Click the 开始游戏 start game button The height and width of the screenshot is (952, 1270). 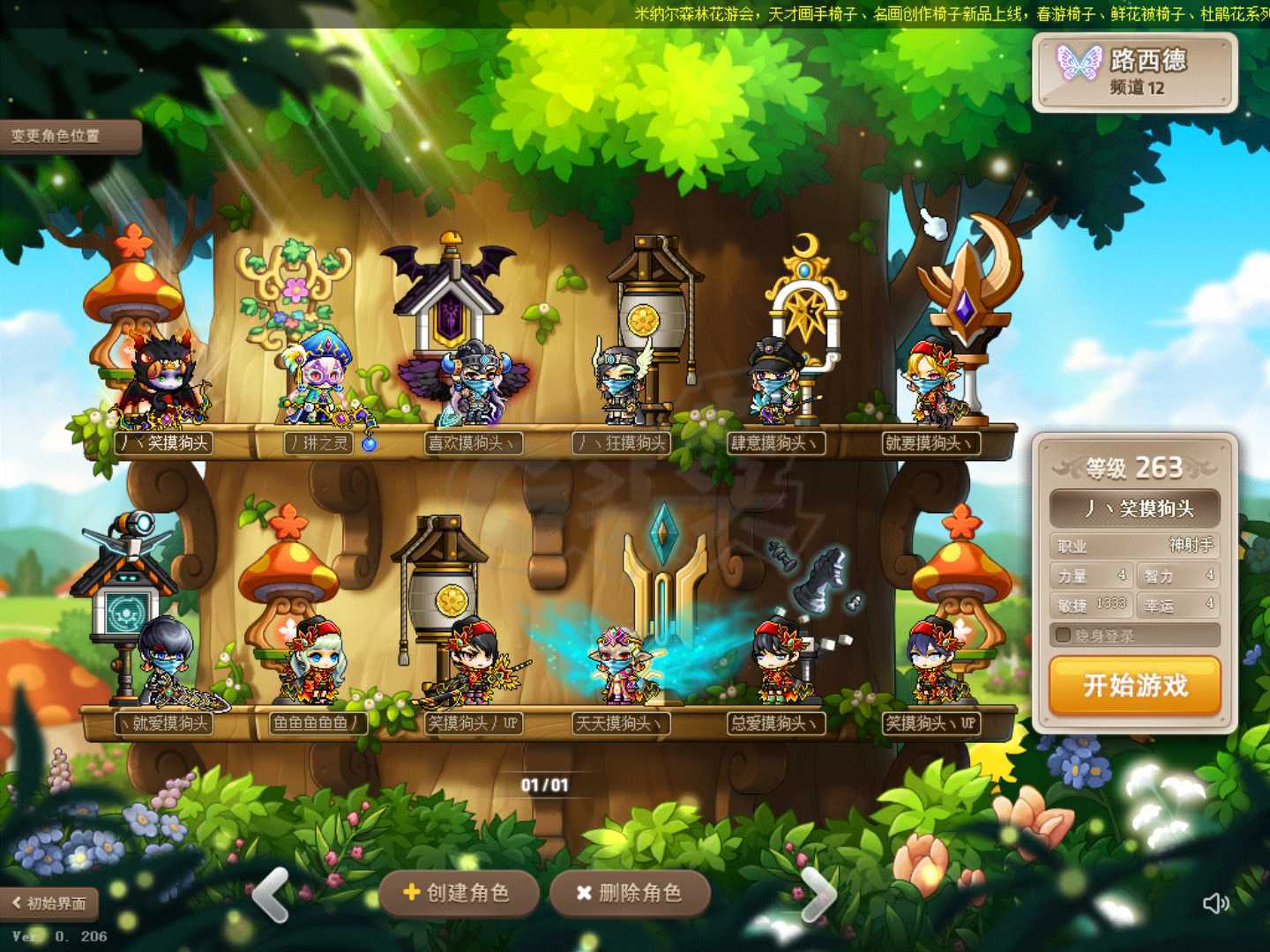[1135, 685]
